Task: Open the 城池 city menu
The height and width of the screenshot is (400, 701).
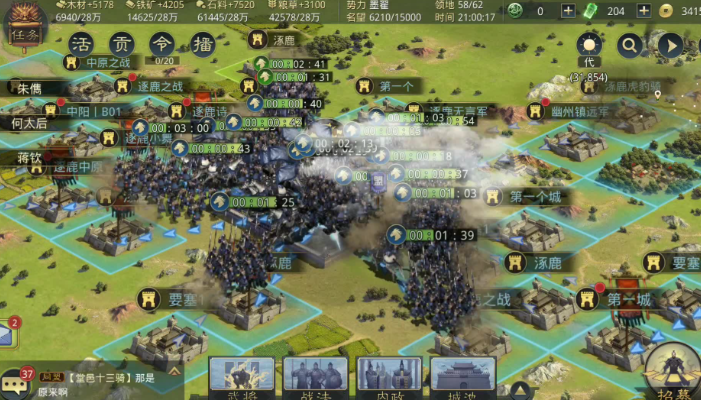Action: [x=463, y=377]
